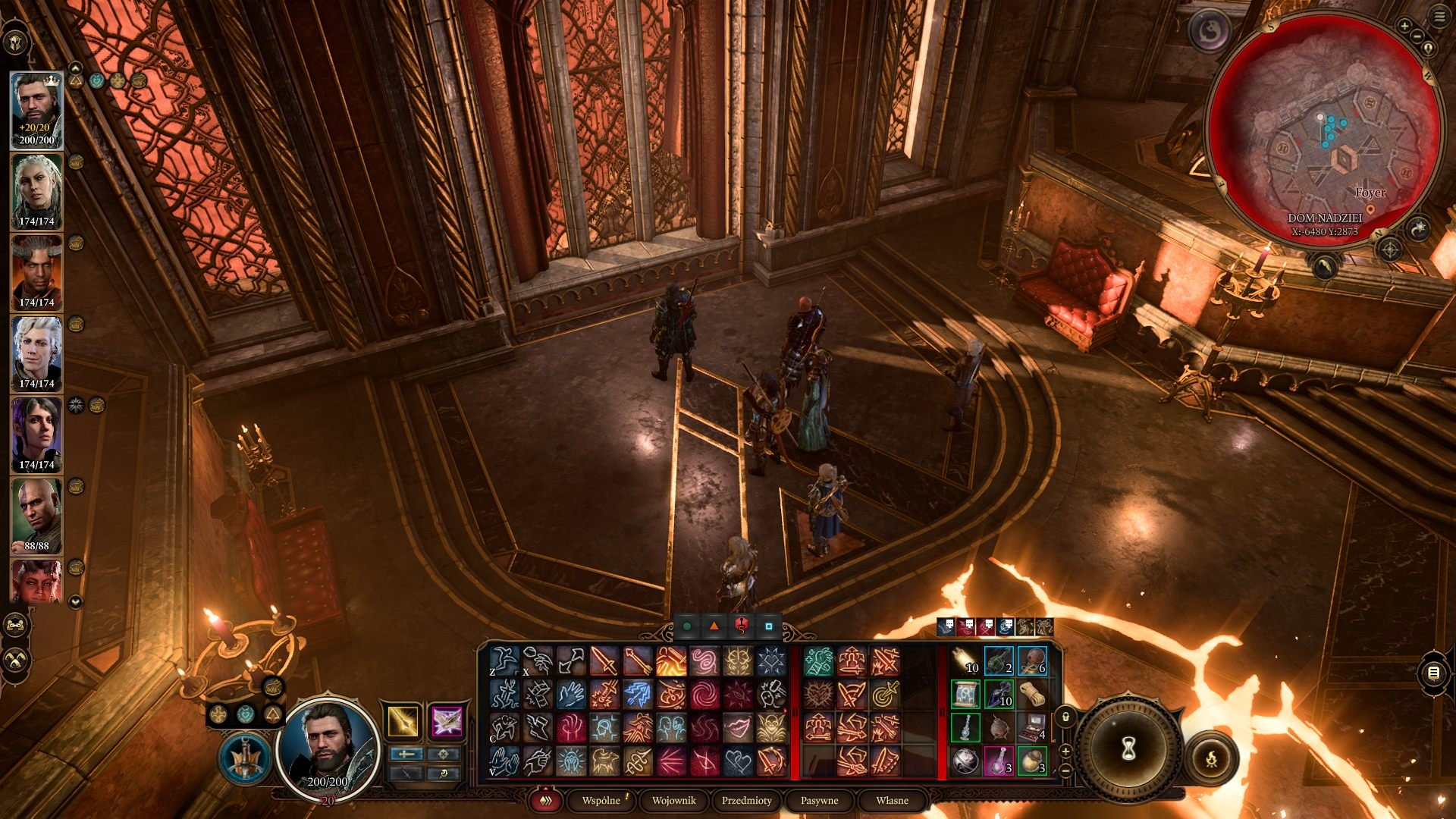The height and width of the screenshot is (819, 1456).
Task: Use the pink potion flask with count 3
Action: [999, 761]
